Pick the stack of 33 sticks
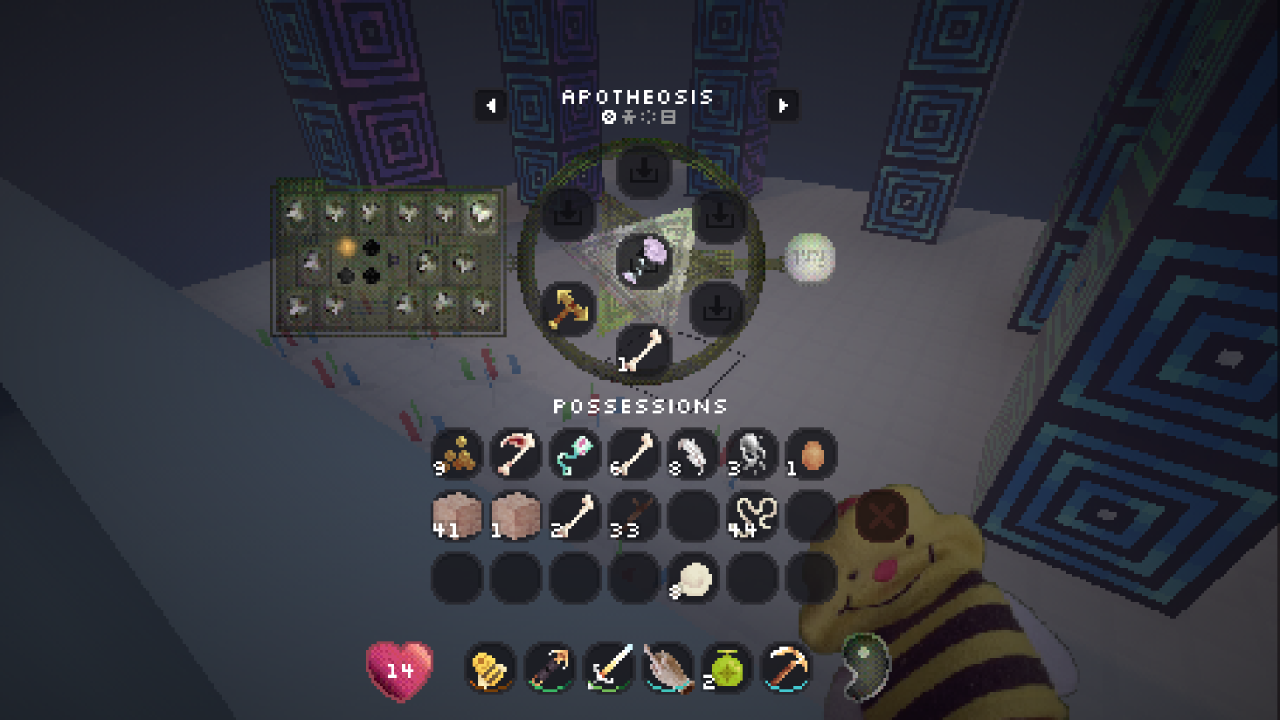This screenshot has width=1280, height=720. 634,516
